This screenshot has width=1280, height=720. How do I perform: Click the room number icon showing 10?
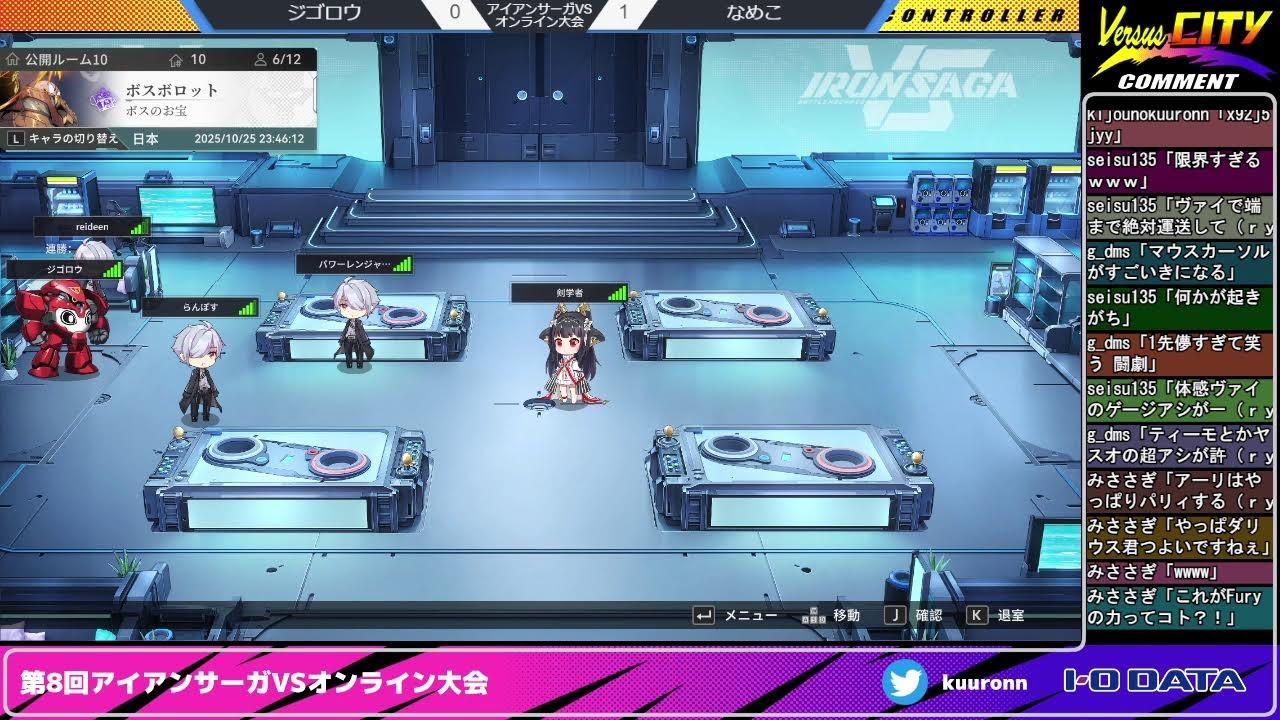coord(176,59)
